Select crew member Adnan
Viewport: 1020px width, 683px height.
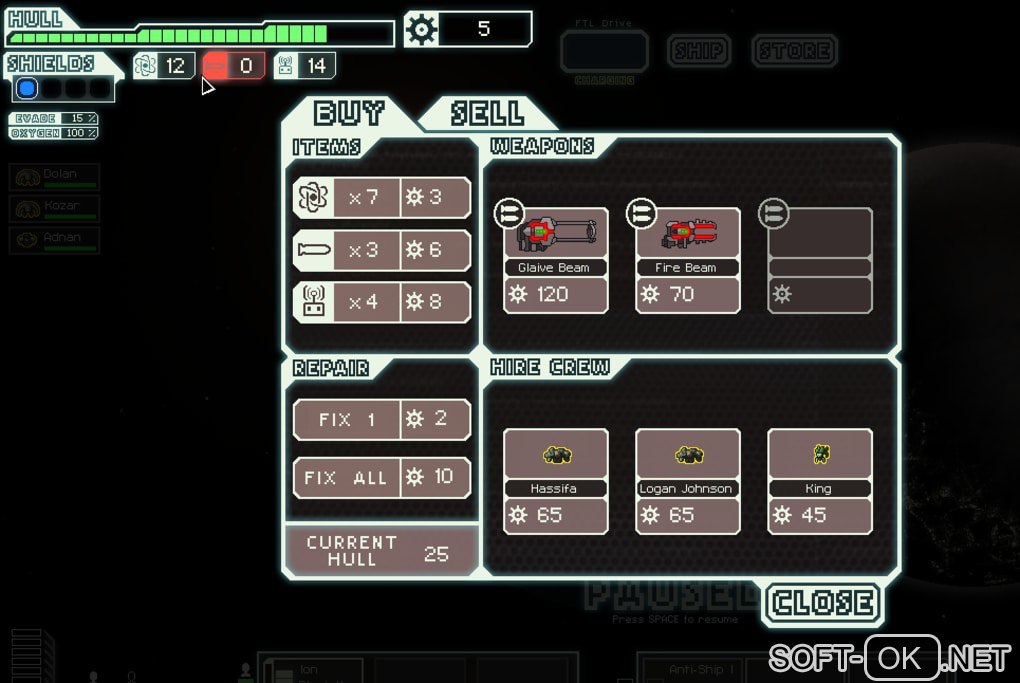55,241
